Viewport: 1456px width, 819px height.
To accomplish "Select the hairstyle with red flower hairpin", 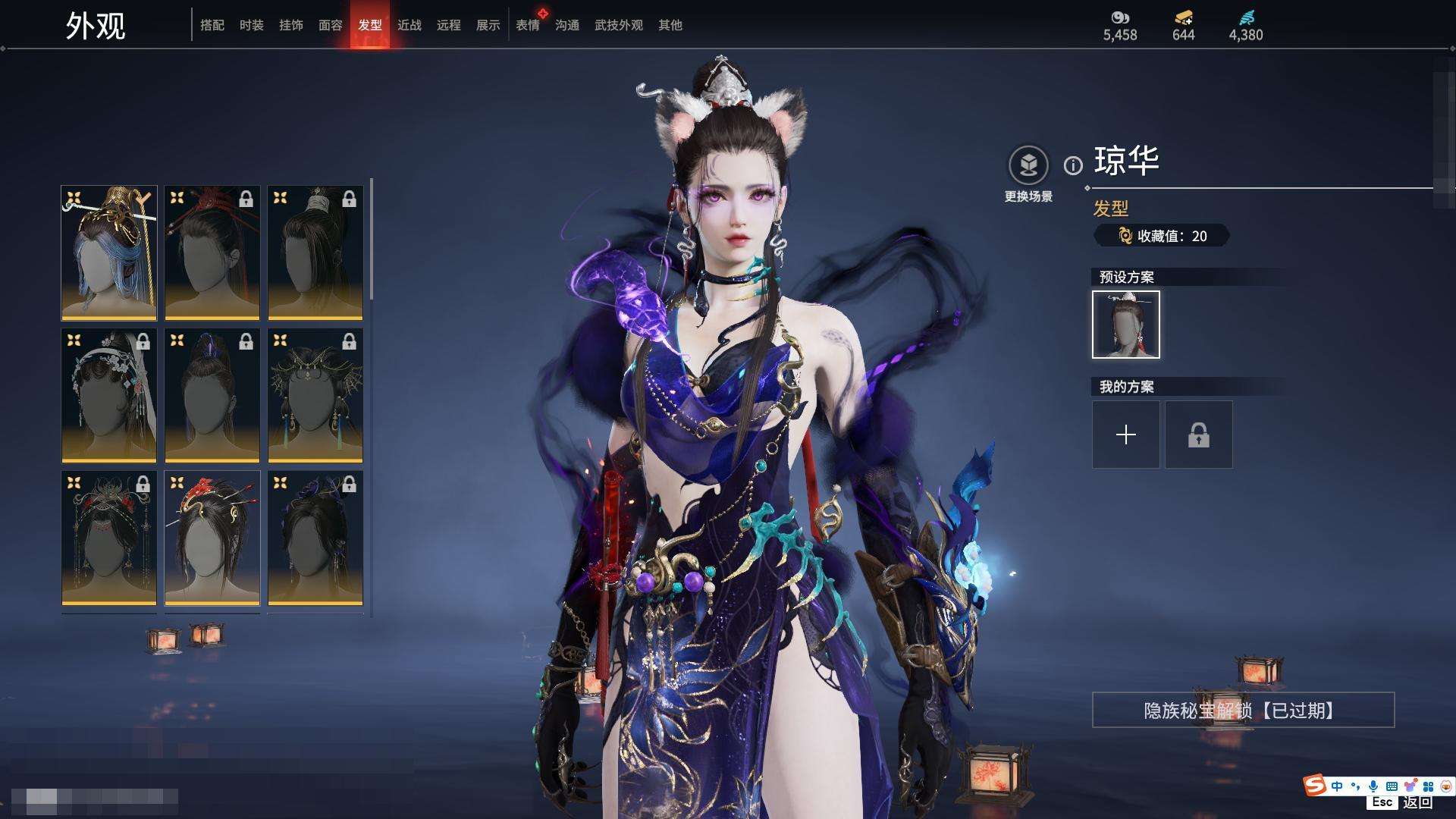I will pyautogui.click(x=212, y=538).
